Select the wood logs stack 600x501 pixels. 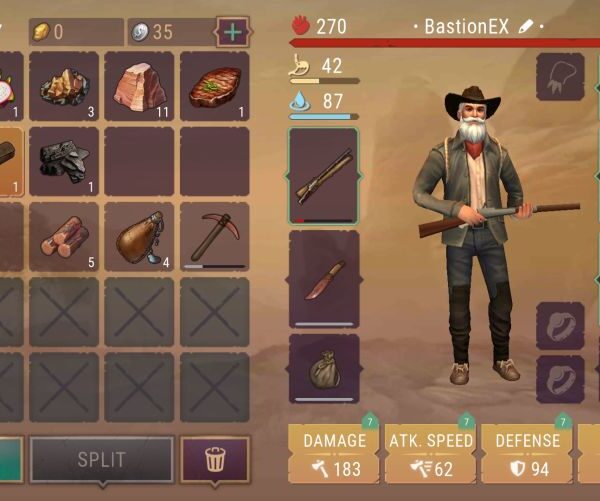pyautogui.click(x=63, y=237)
